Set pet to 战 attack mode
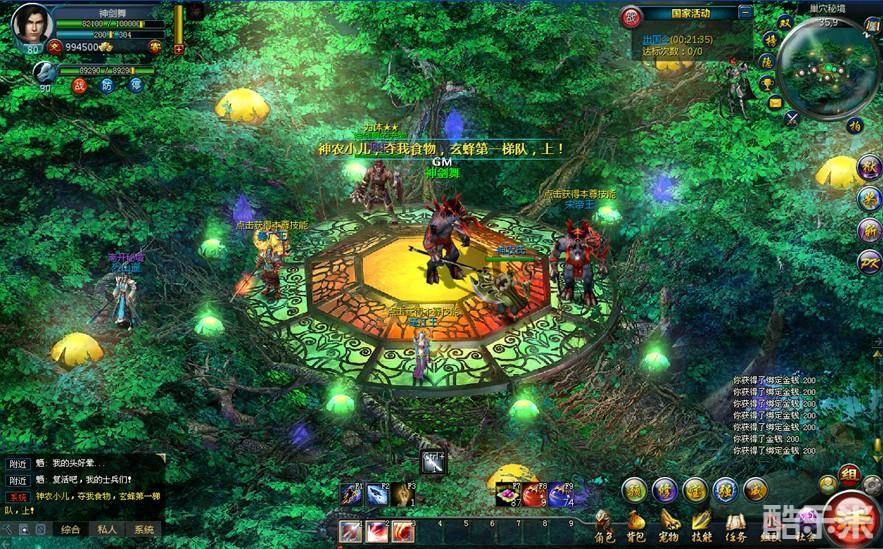This screenshot has width=883, height=549. click(x=79, y=85)
